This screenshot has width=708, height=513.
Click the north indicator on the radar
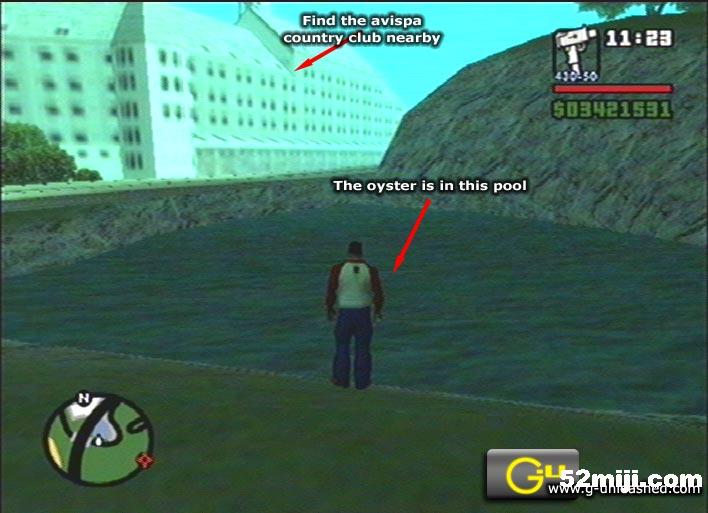[85, 398]
